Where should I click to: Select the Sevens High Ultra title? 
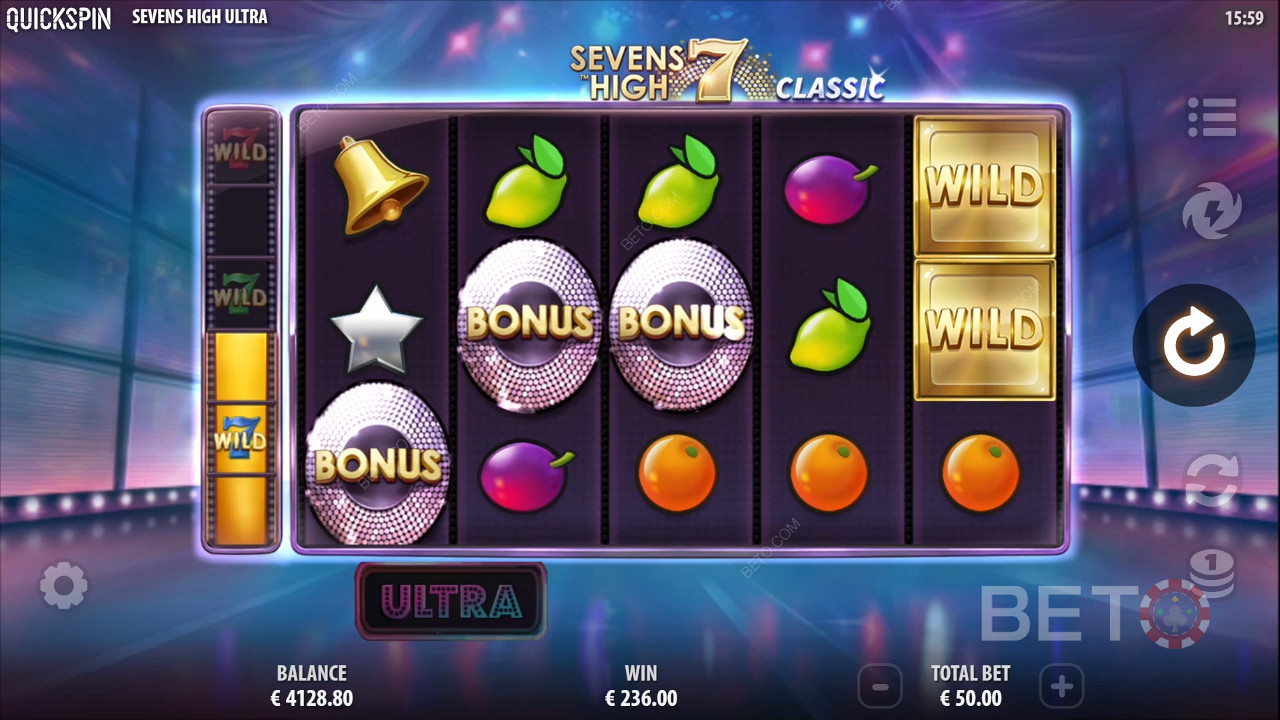(198, 17)
